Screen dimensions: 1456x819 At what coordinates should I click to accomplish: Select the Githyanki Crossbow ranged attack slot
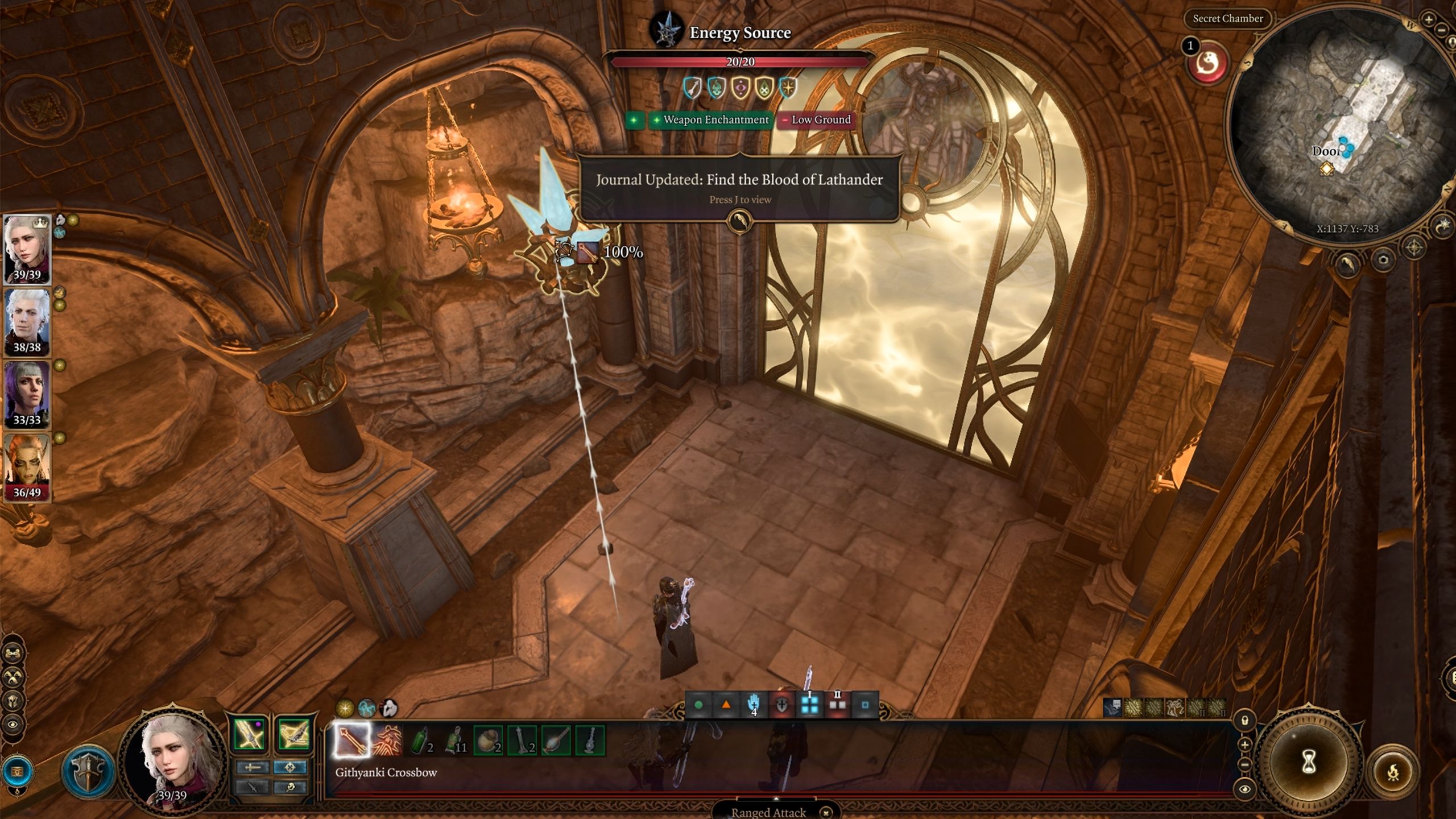[x=351, y=740]
